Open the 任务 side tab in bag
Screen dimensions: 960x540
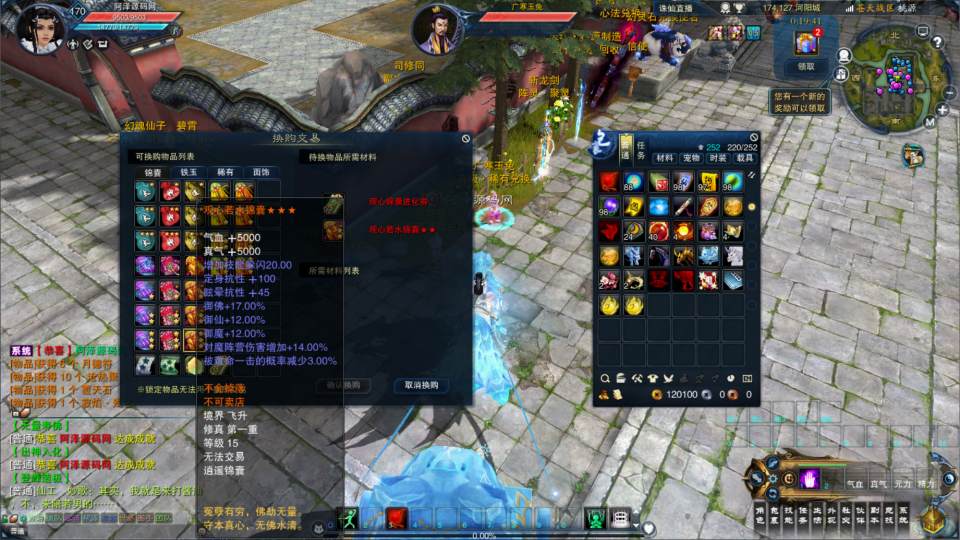tap(627, 153)
